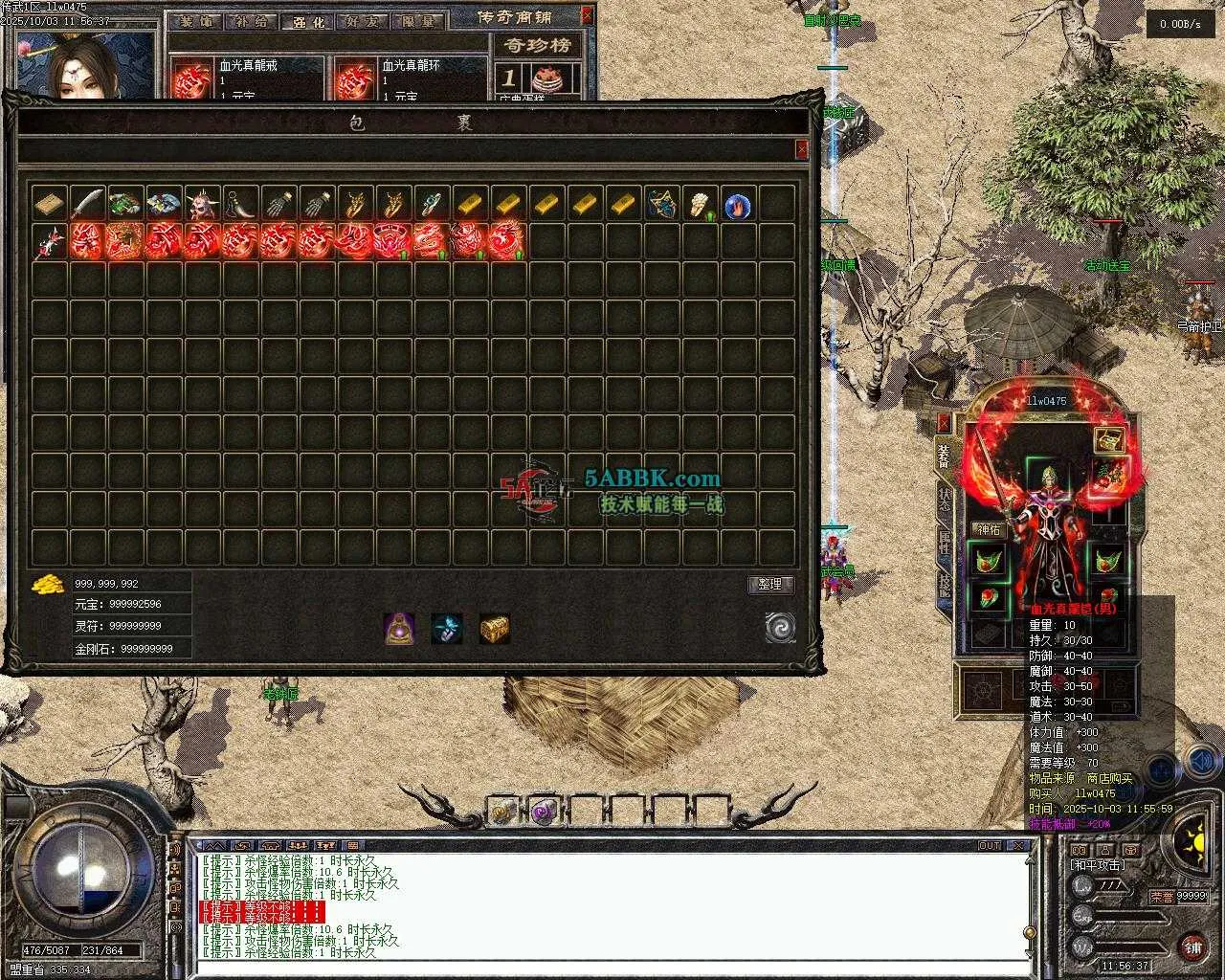
Task: Select the scroll item in the bag
Action: point(49,204)
